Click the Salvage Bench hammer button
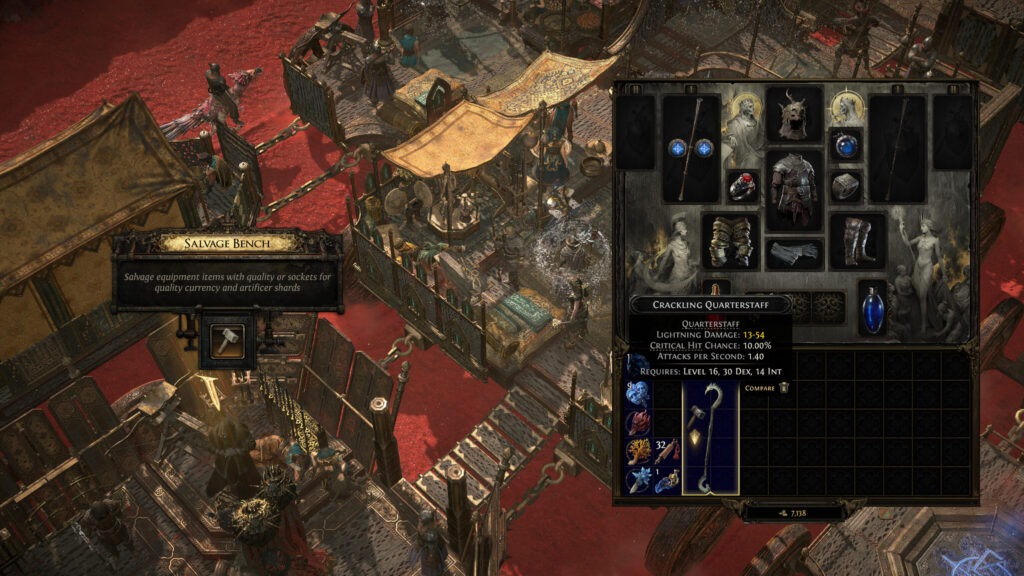 point(219,342)
